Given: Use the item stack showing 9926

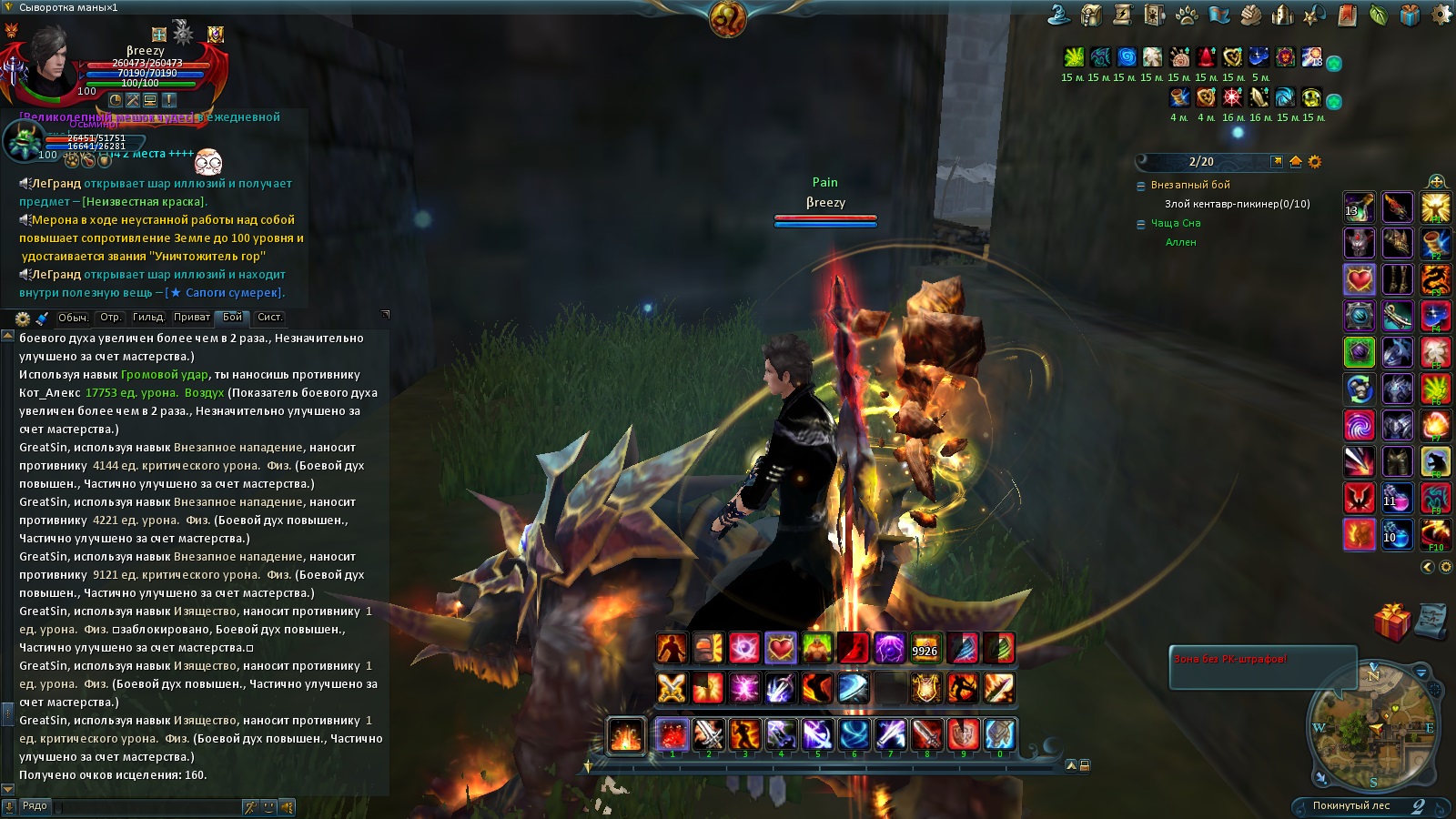Looking at the screenshot, I should click(925, 649).
